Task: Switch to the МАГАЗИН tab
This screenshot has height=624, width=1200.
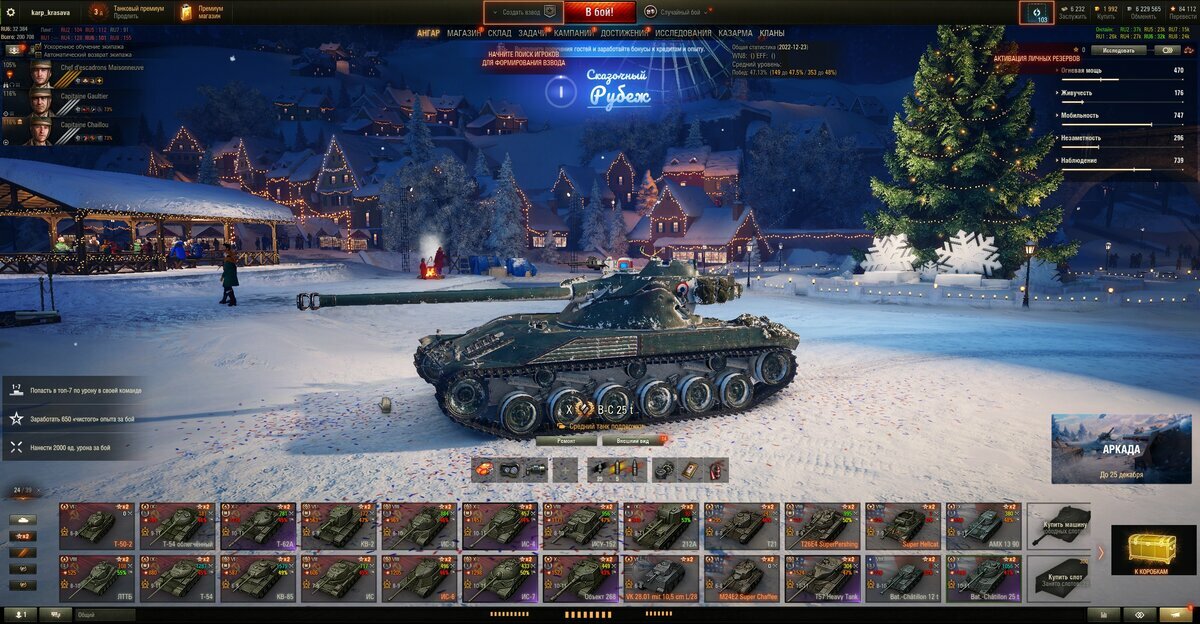Action: tap(463, 33)
